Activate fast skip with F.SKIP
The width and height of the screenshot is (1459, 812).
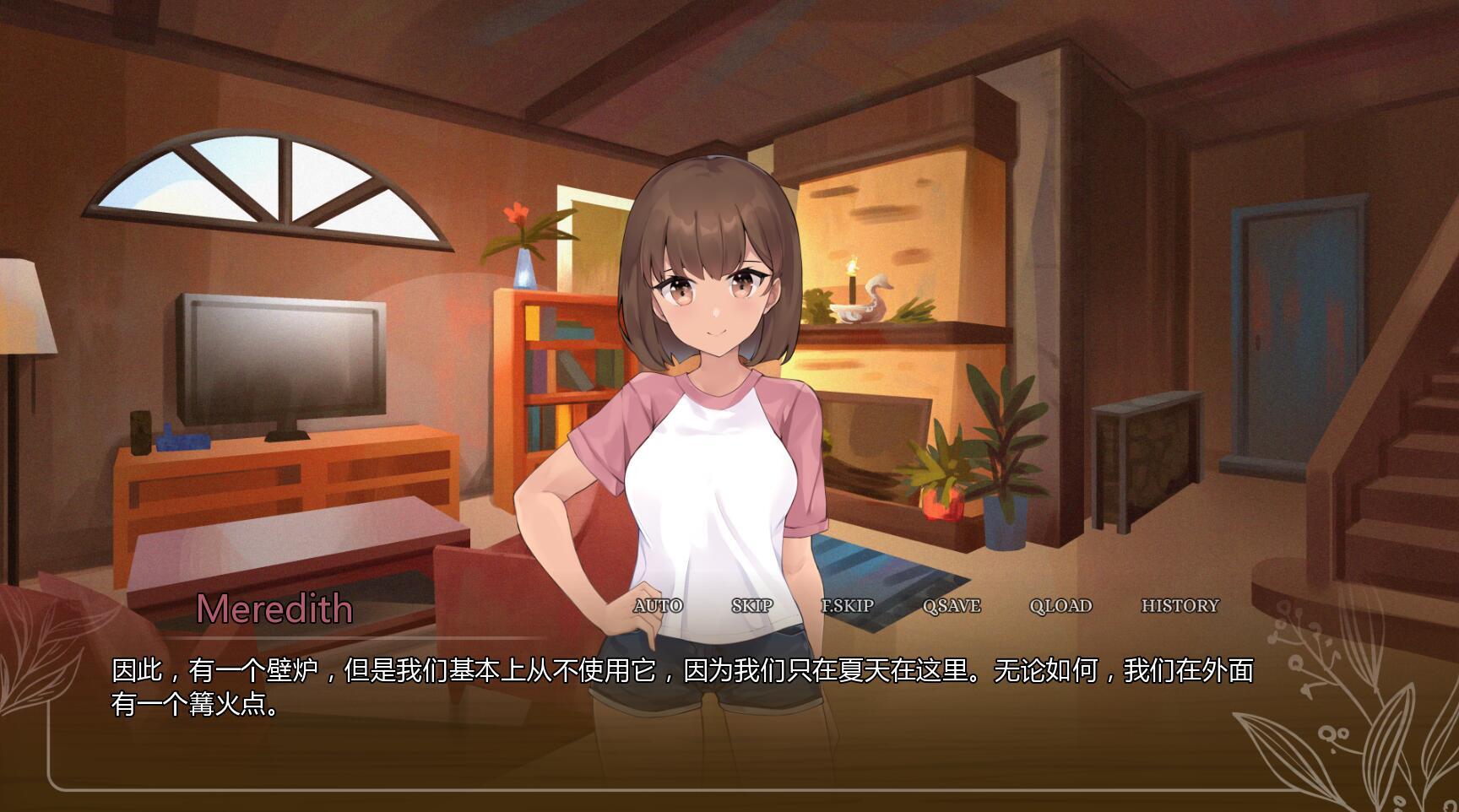tap(849, 605)
